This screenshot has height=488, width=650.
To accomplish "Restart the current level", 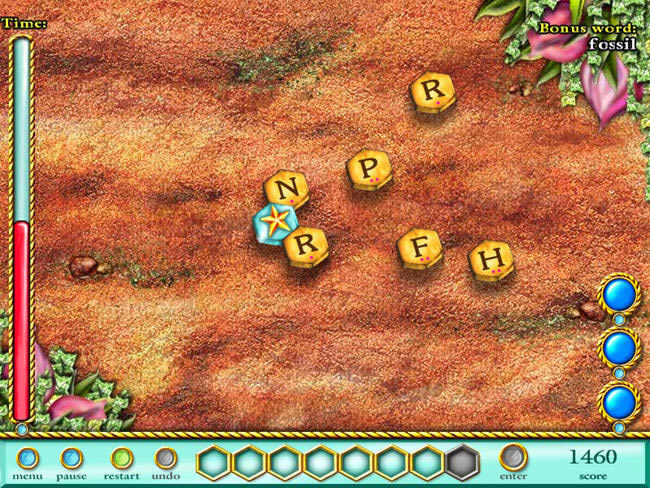I will pyautogui.click(x=122, y=459).
